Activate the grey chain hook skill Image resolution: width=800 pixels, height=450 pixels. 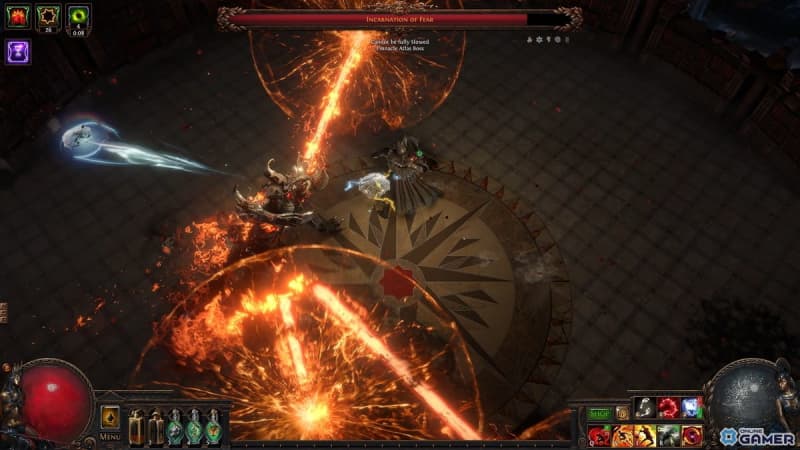coord(645,408)
